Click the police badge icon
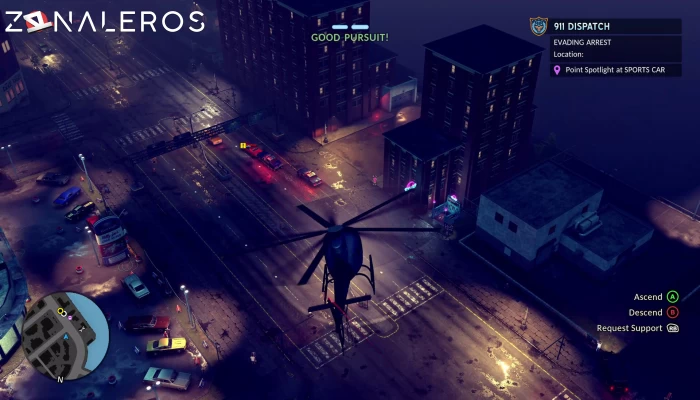 point(539,27)
